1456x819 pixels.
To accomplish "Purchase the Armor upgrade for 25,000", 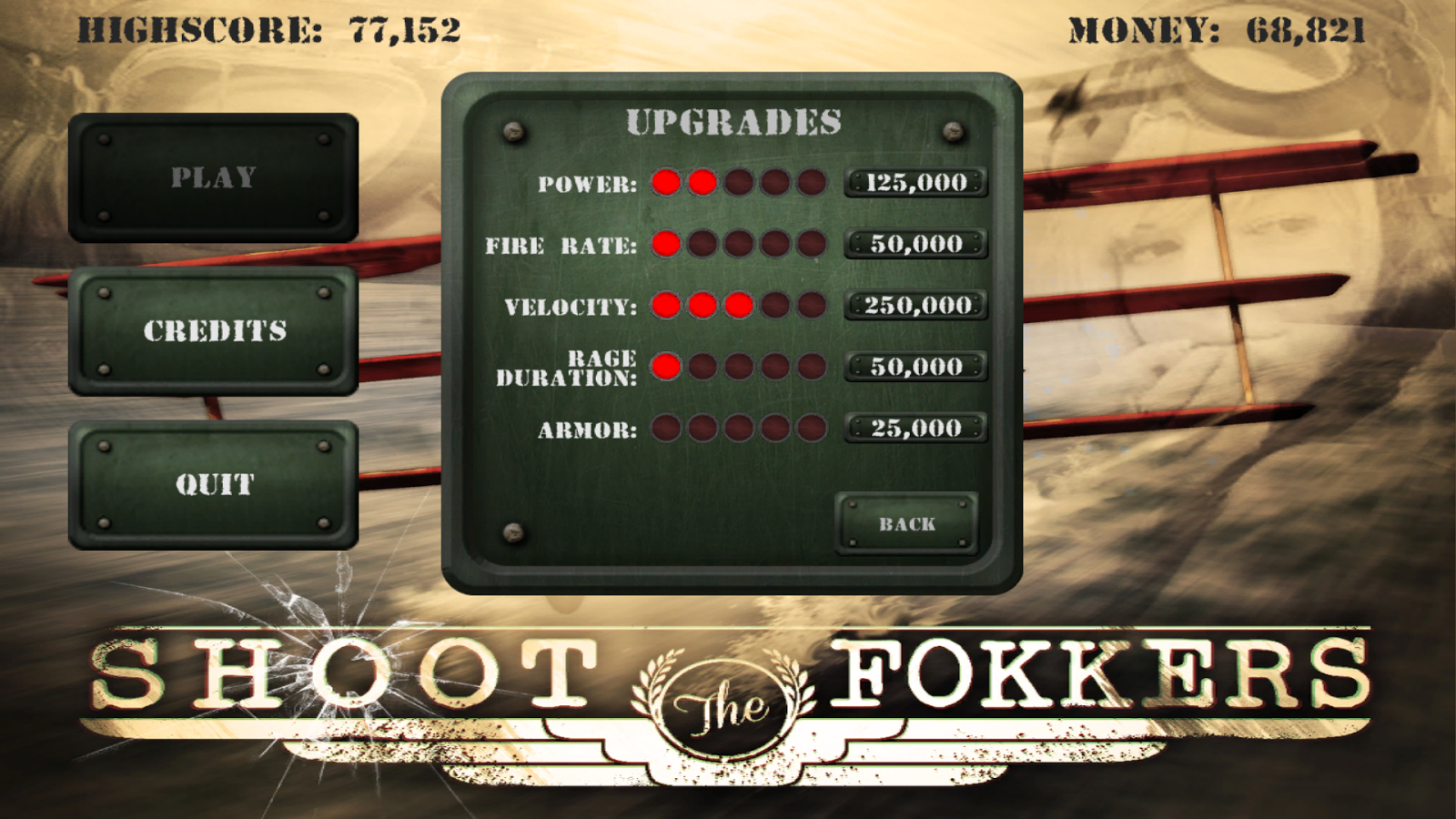I will (915, 427).
